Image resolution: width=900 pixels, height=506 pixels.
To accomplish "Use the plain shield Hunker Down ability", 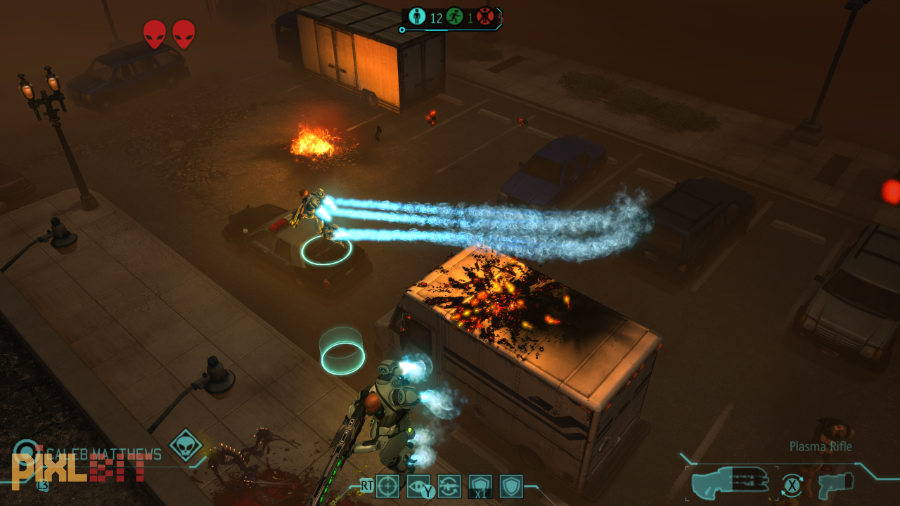I will (511, 487).
